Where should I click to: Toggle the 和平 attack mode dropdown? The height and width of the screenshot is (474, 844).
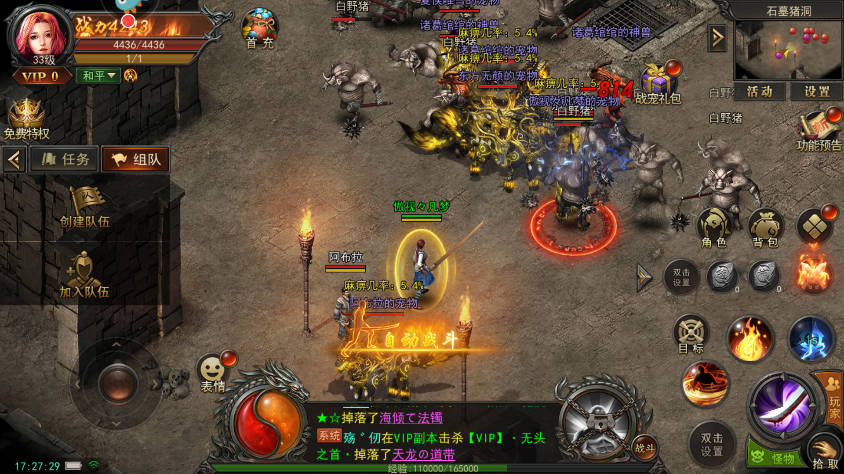point(98,75)
